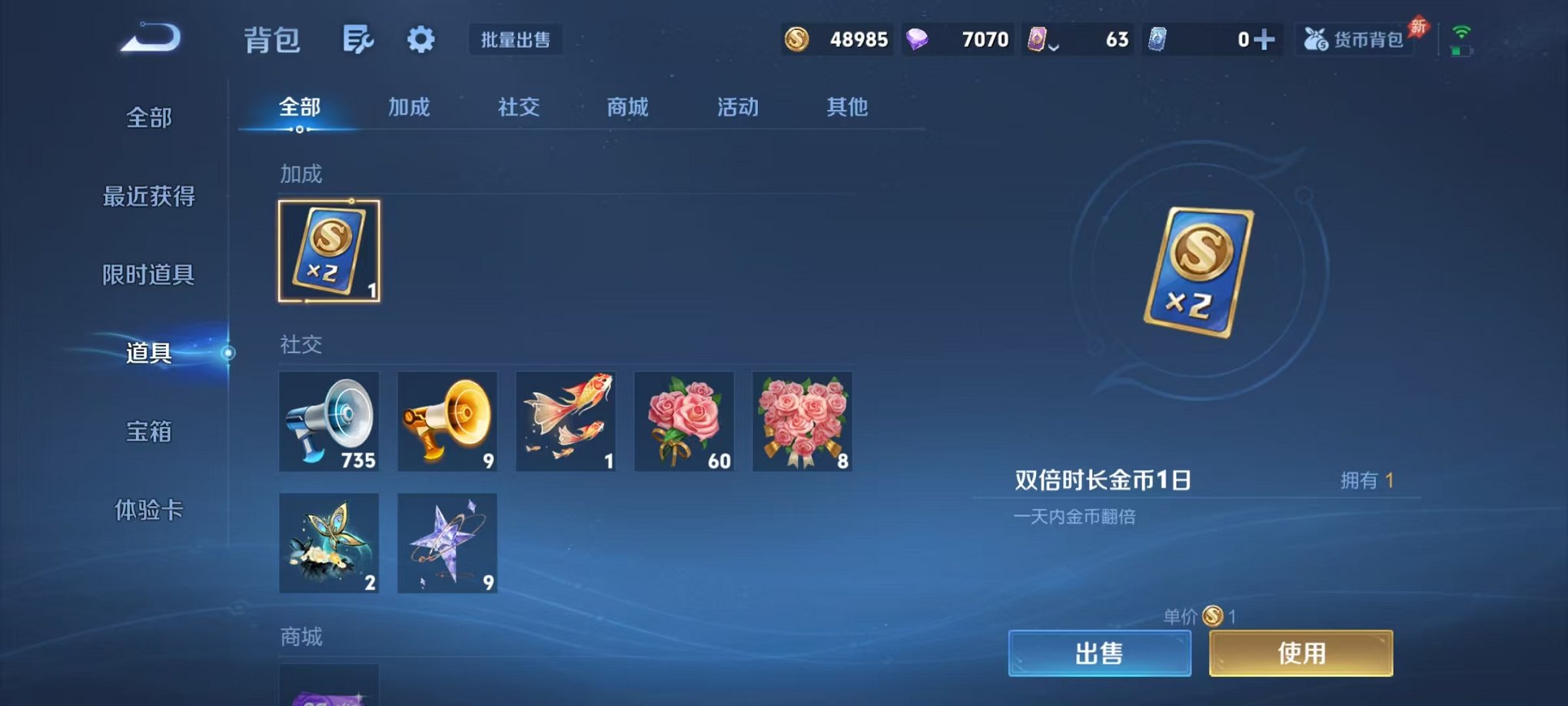Select the koi fish social item
Image resolution: width=1568 pixels, height=706 pixels.
pos(566,421)
